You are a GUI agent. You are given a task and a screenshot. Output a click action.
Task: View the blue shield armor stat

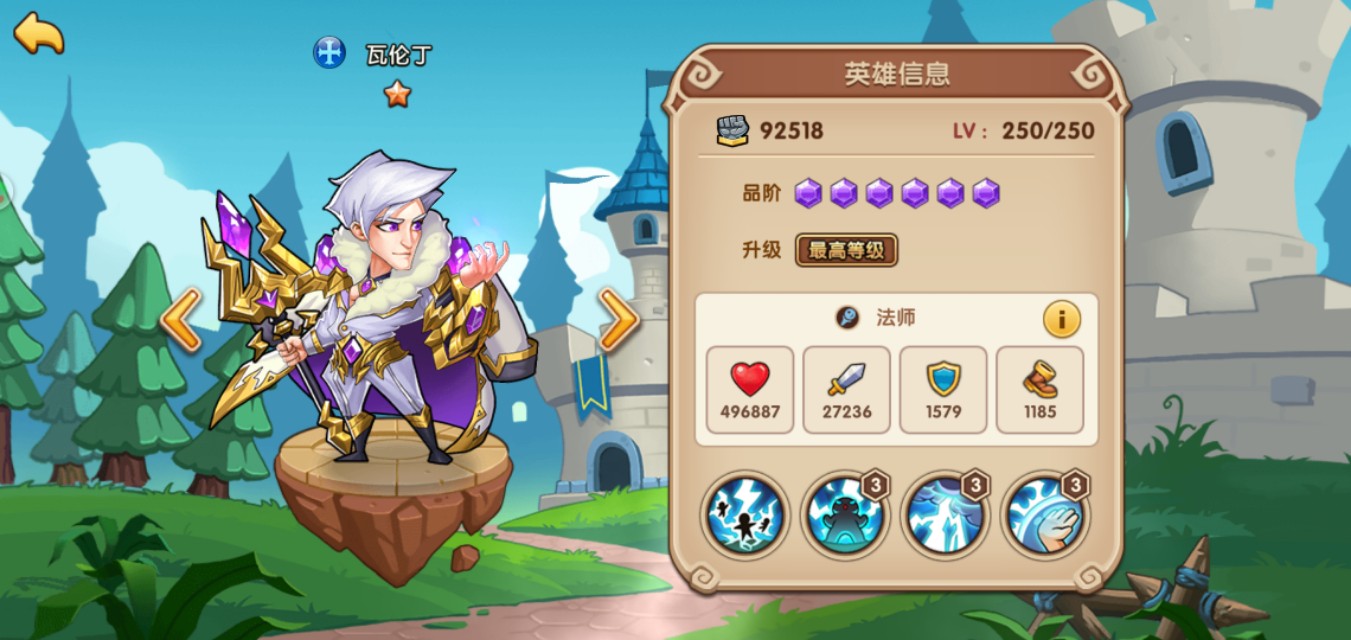943,390
